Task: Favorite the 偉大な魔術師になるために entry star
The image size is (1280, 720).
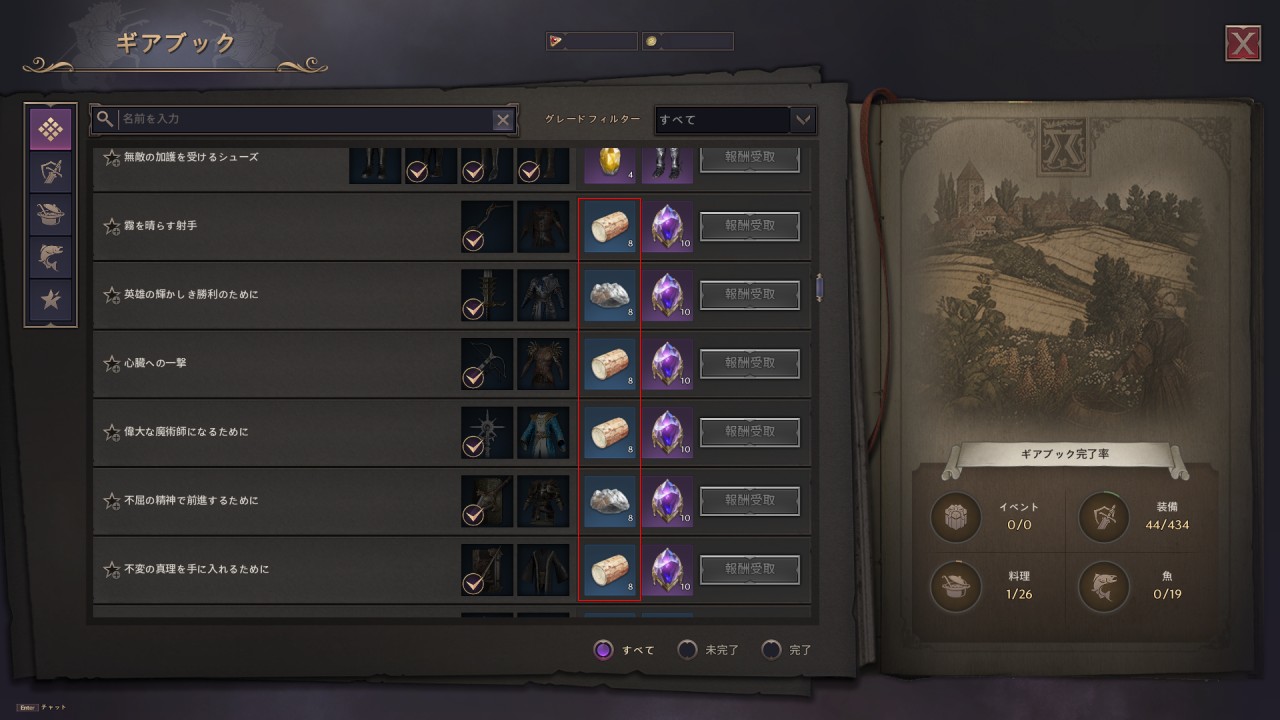Action: (x=112, y=432)
